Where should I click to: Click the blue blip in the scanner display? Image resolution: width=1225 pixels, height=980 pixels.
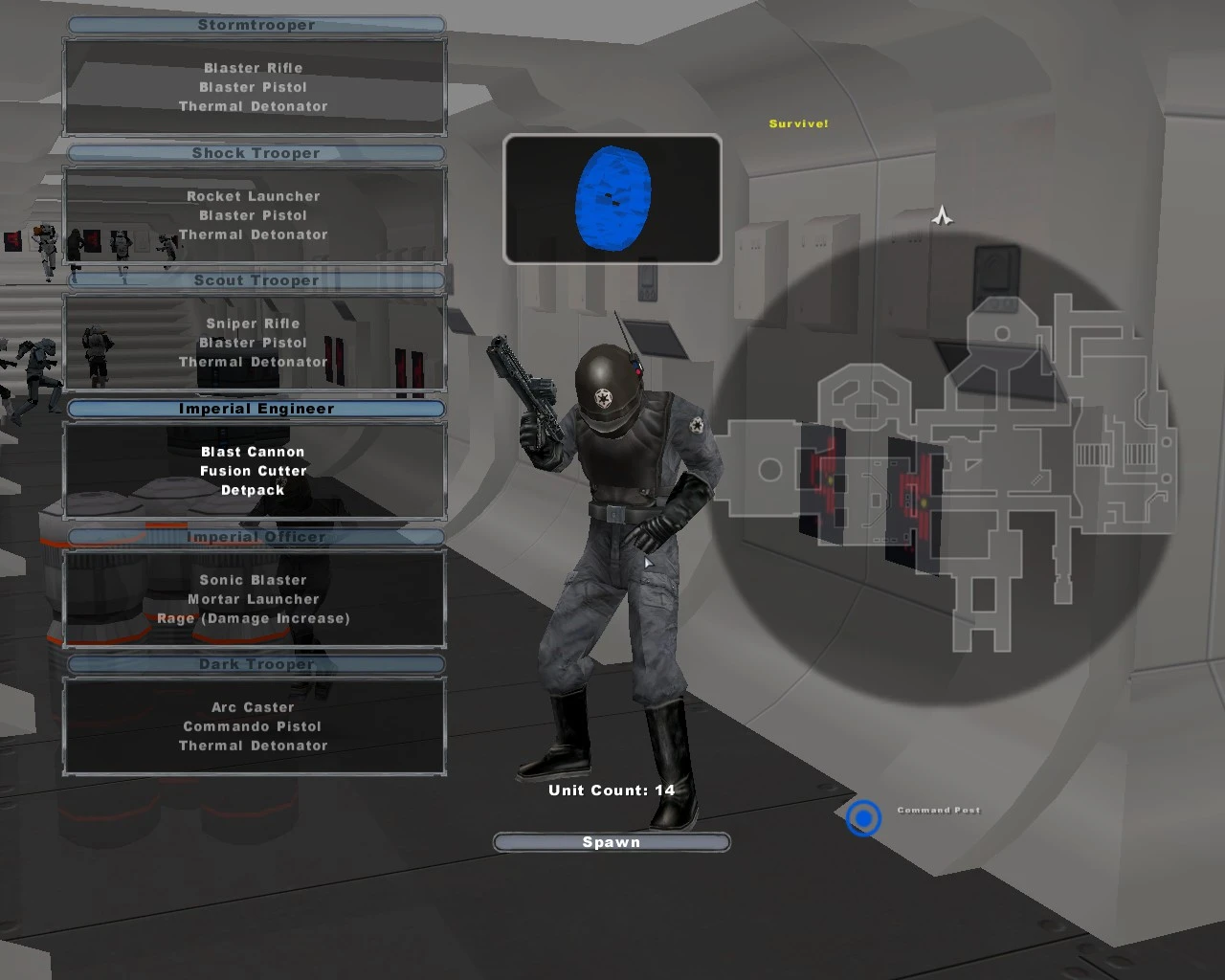click(612, 198)
